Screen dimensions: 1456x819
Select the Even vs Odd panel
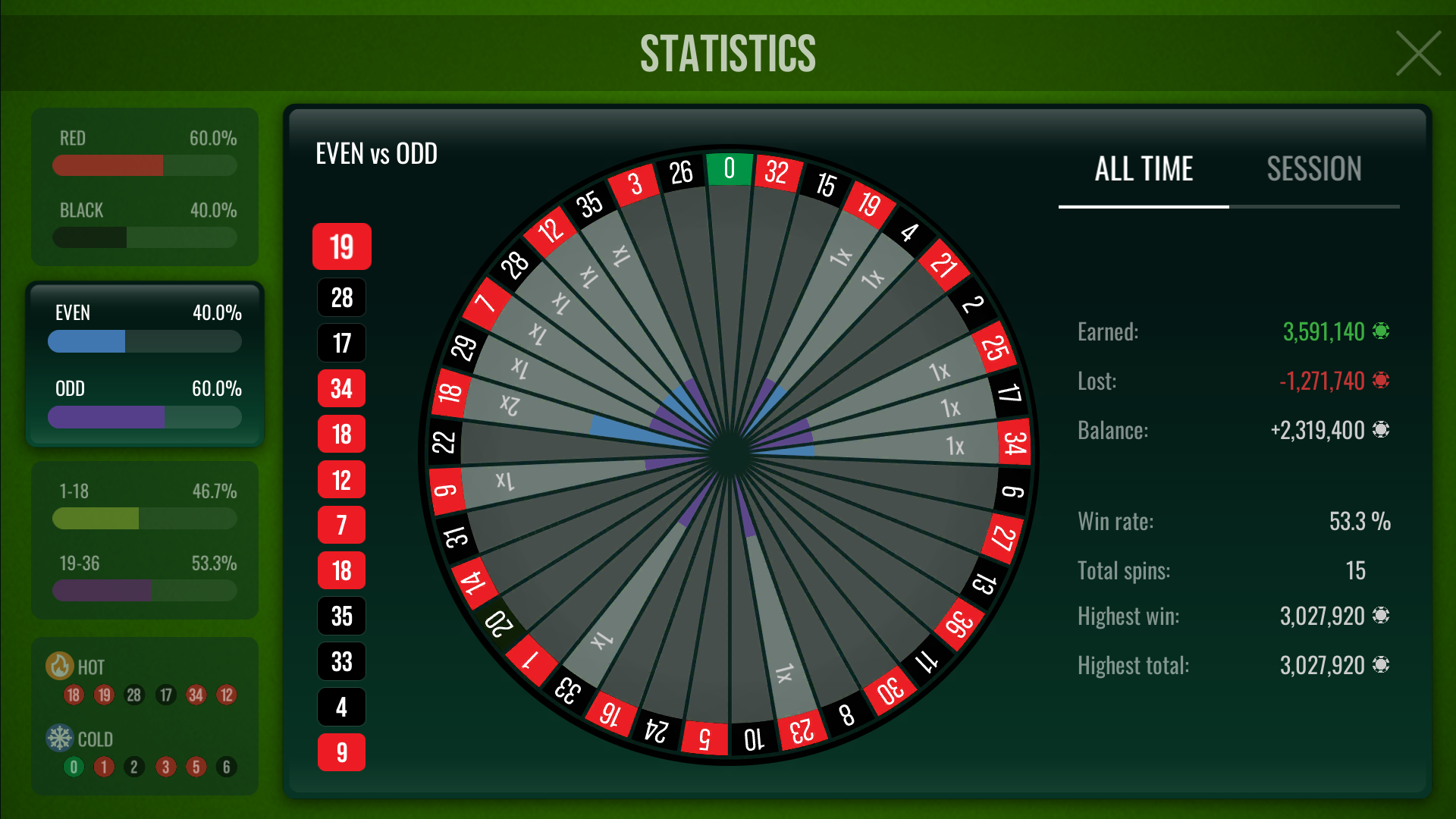coord(145,365)
